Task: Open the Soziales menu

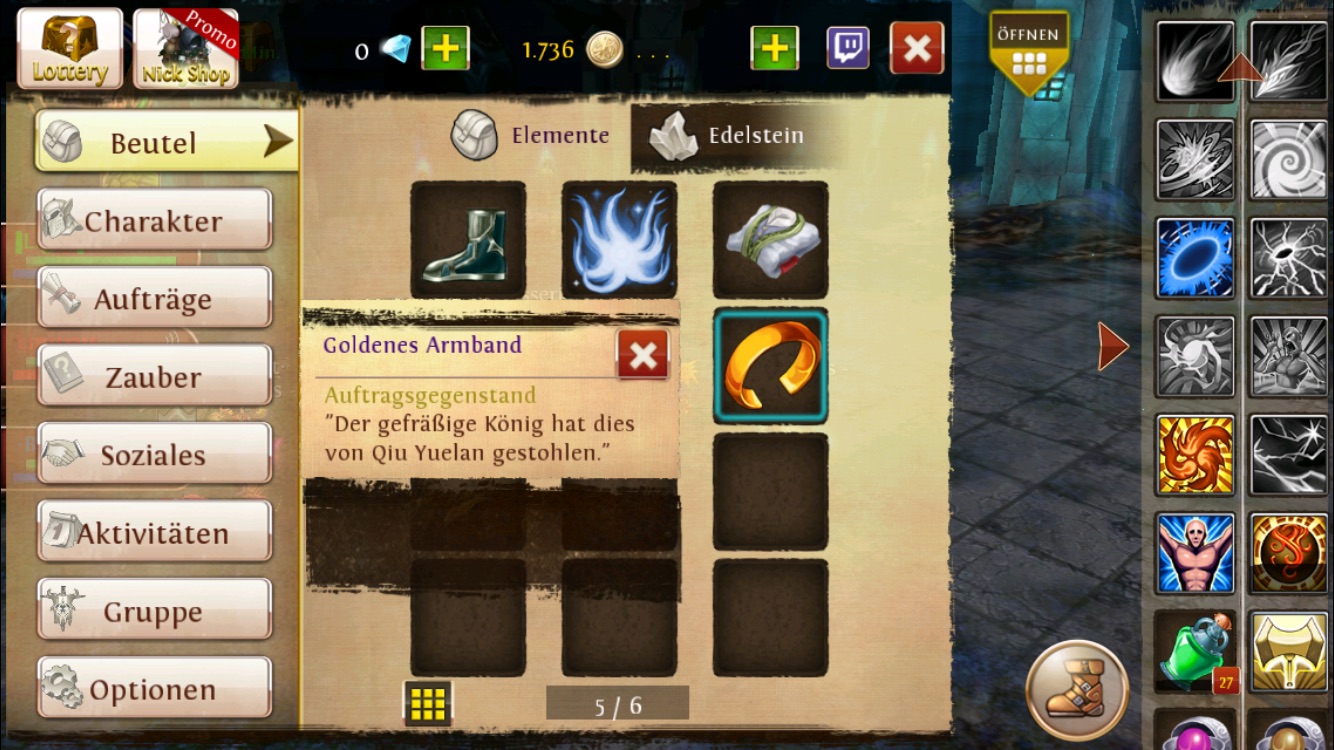Action: pos(154,454)
